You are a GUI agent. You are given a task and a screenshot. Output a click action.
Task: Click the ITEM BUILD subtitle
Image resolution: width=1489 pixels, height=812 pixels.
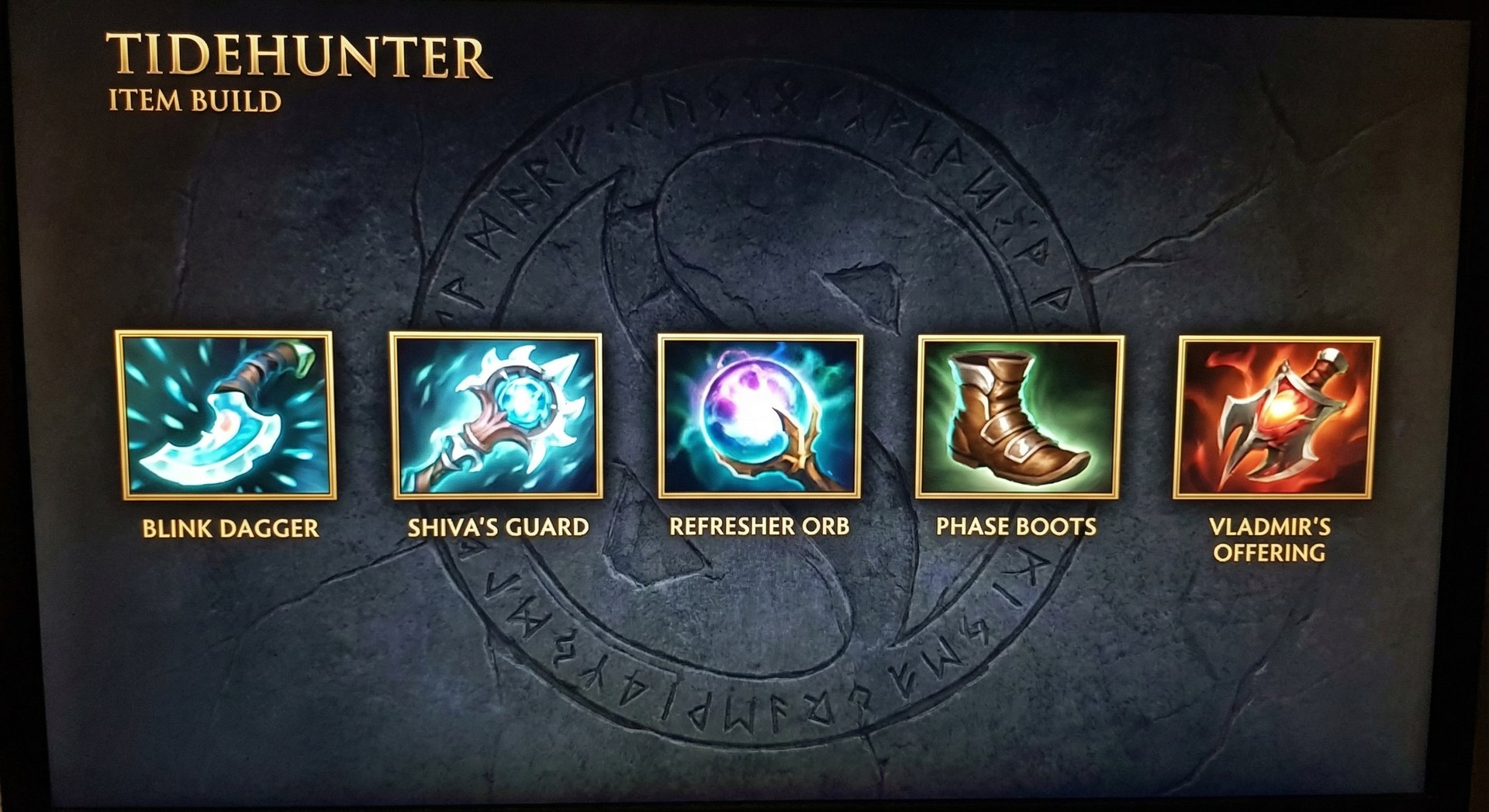coord(195,99)
